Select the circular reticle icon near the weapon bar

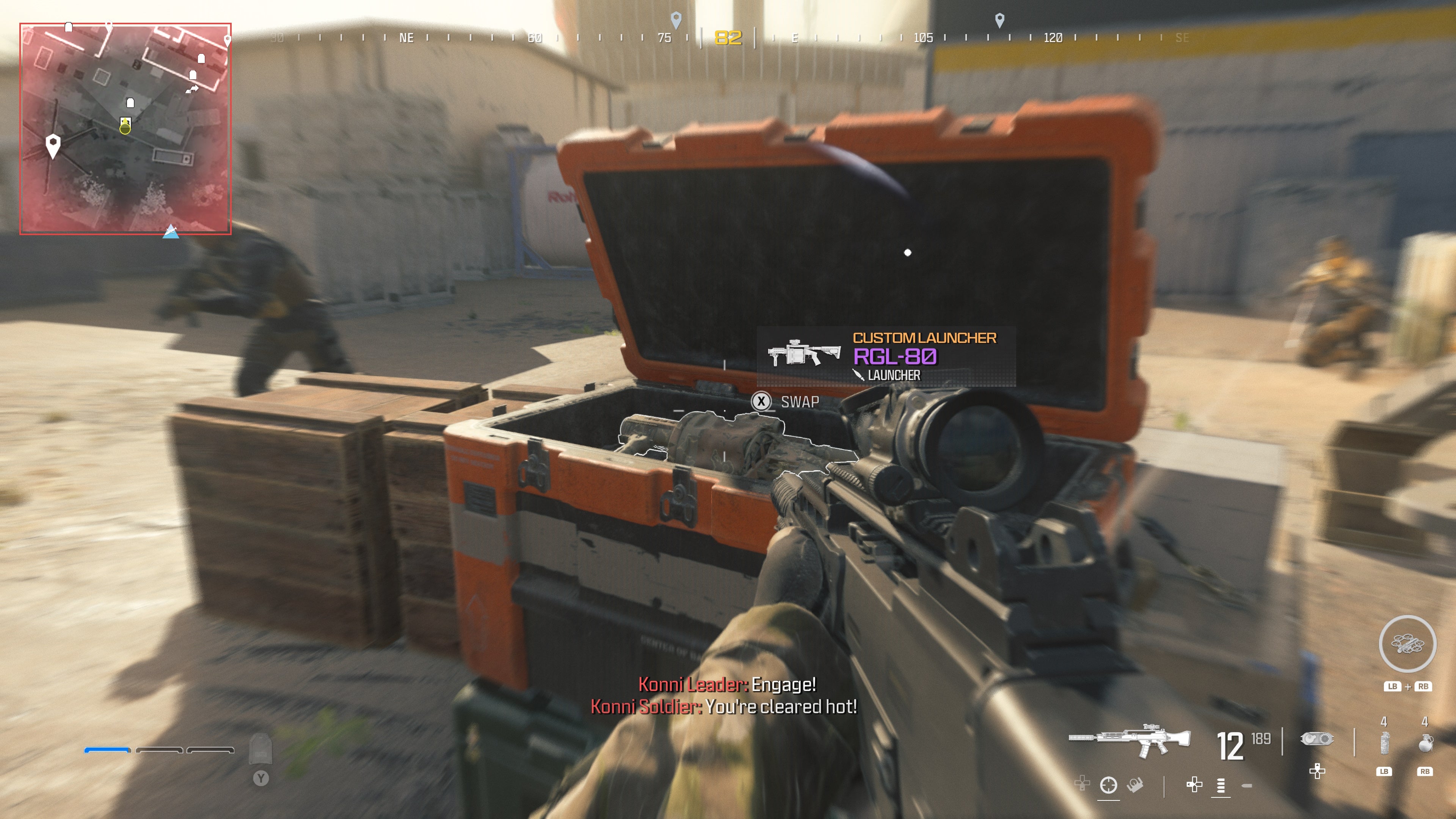(x=1108, y=784)
